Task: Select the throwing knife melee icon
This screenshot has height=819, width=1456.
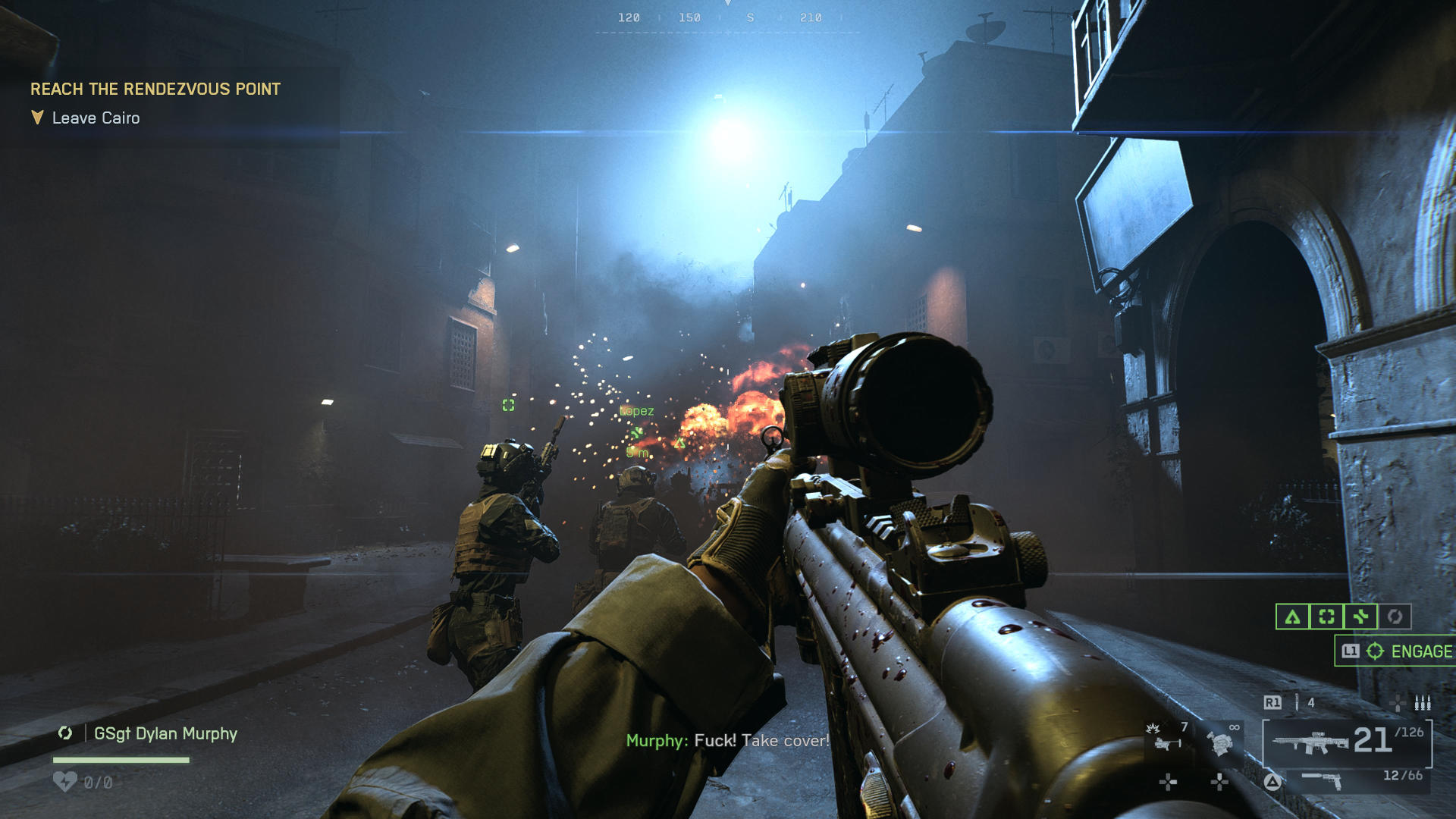Action: pos(1297,702)
